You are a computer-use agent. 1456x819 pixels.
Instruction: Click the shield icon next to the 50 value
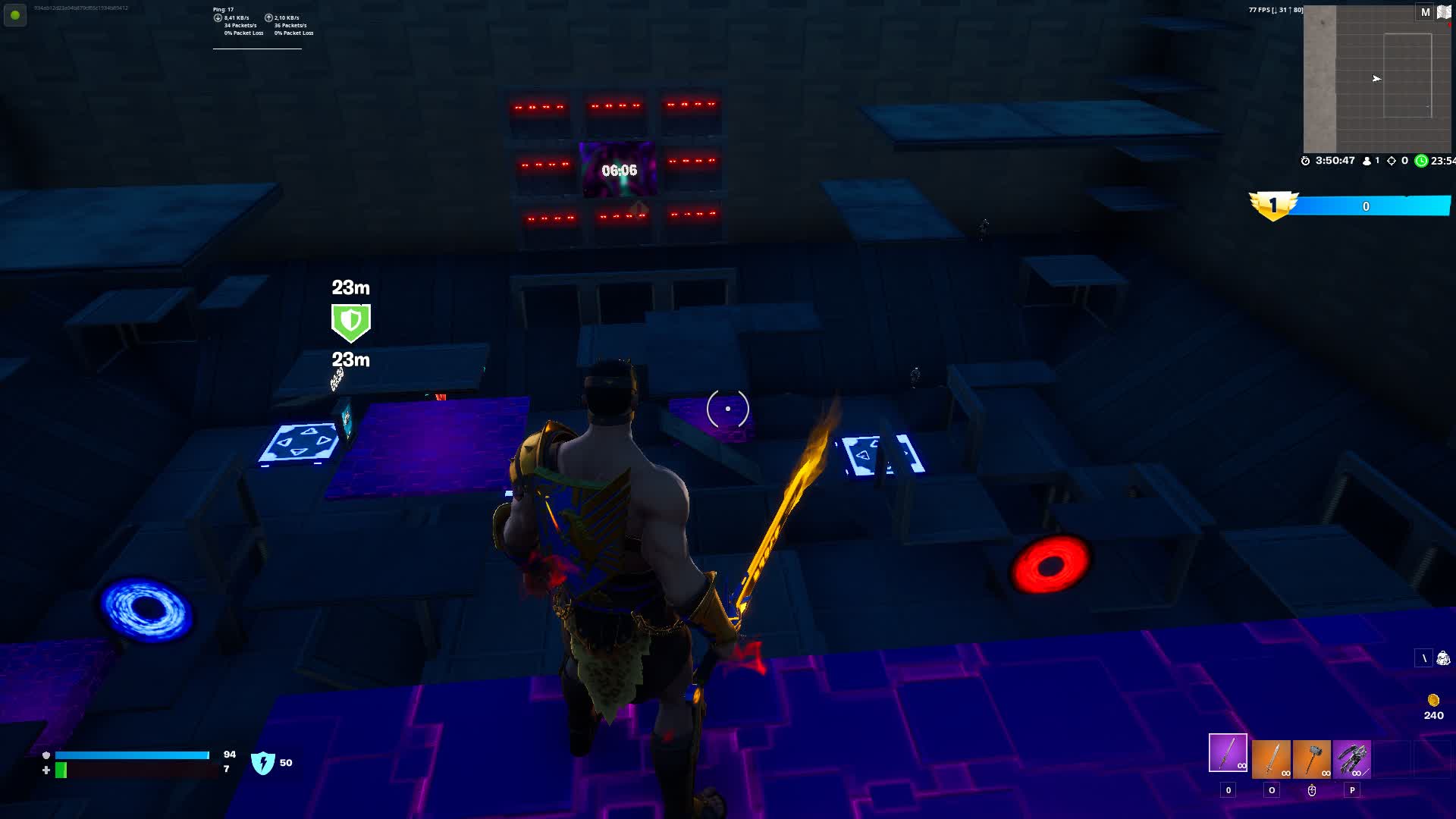pyautogui.click(x=262, y=762)
